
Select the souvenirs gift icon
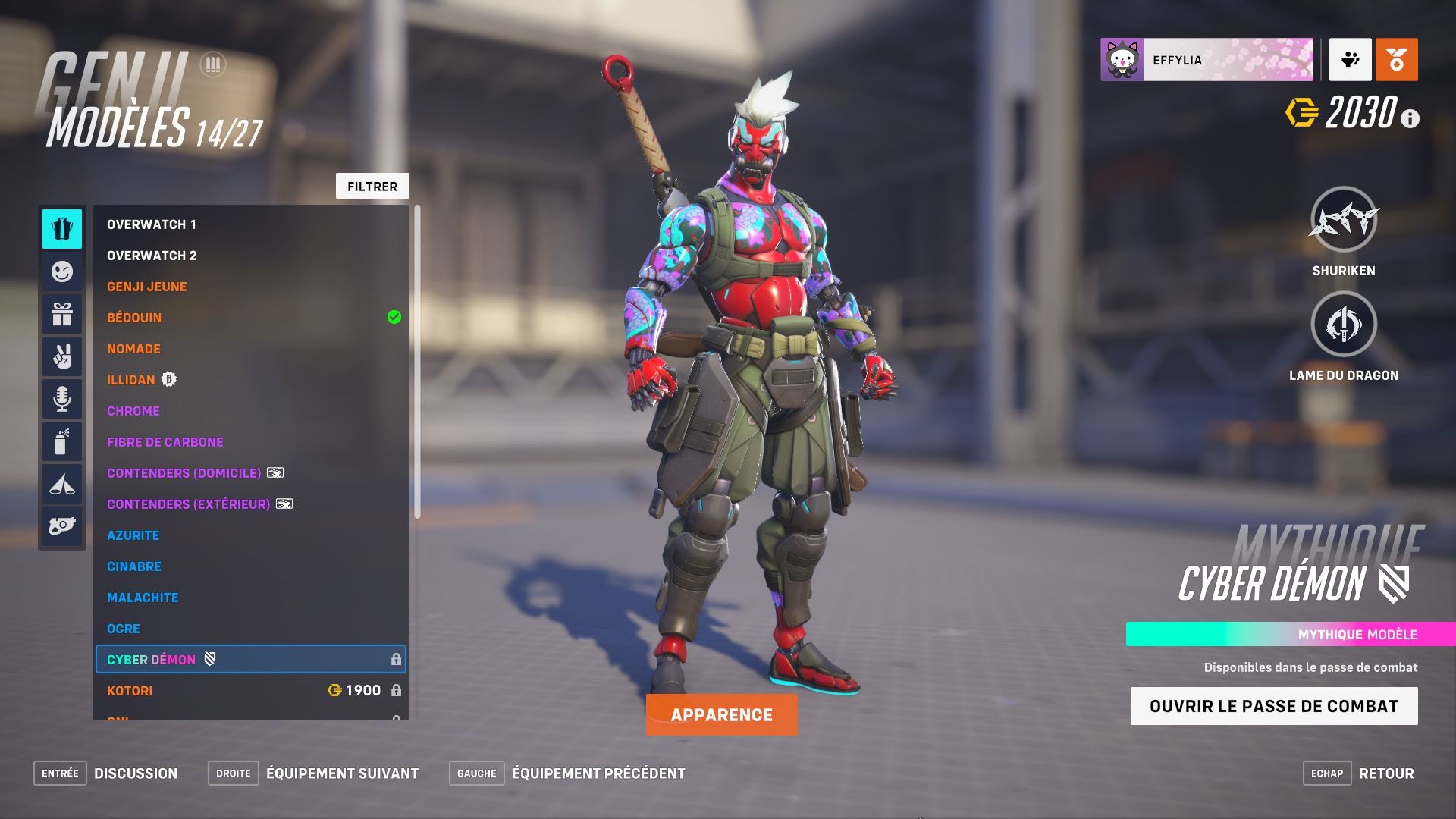click(61, 314)
